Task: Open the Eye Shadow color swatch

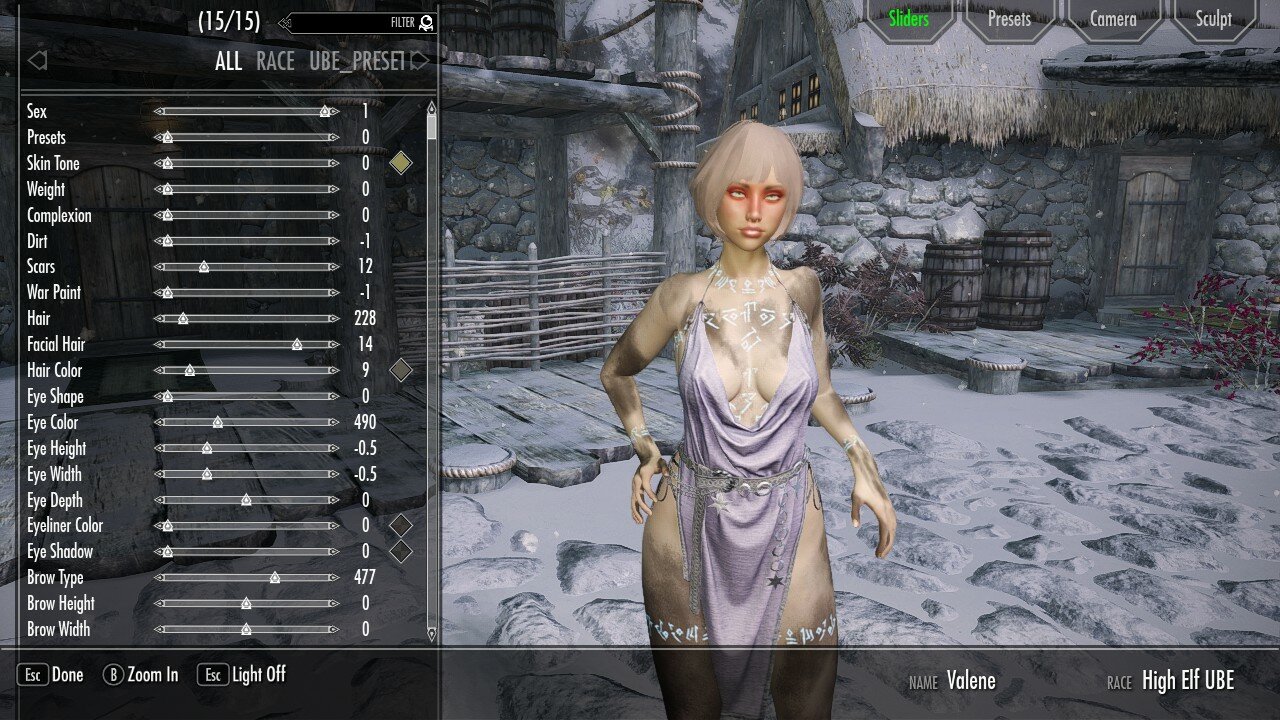Action: (x=400, y=551)
